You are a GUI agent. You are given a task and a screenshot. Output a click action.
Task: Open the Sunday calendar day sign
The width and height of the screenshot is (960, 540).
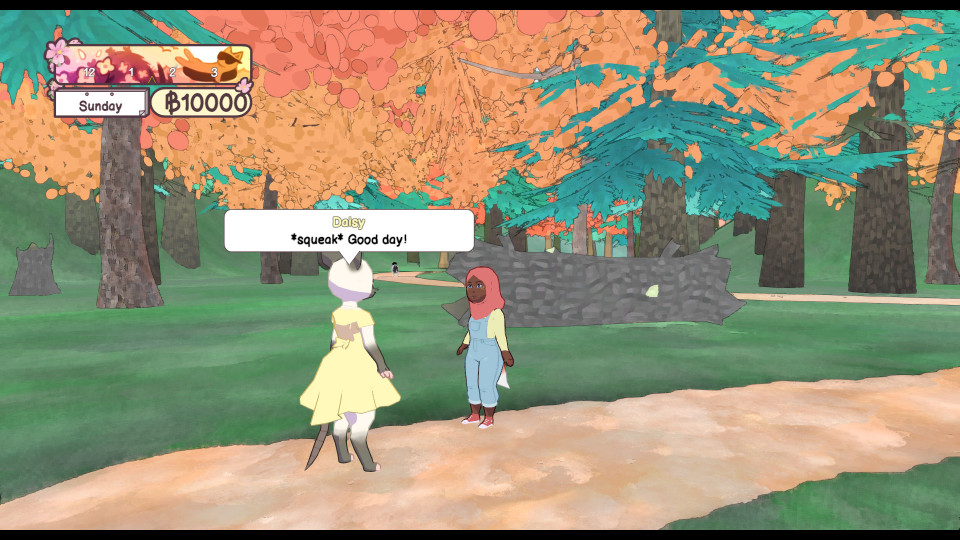click(x=100, y=105)
